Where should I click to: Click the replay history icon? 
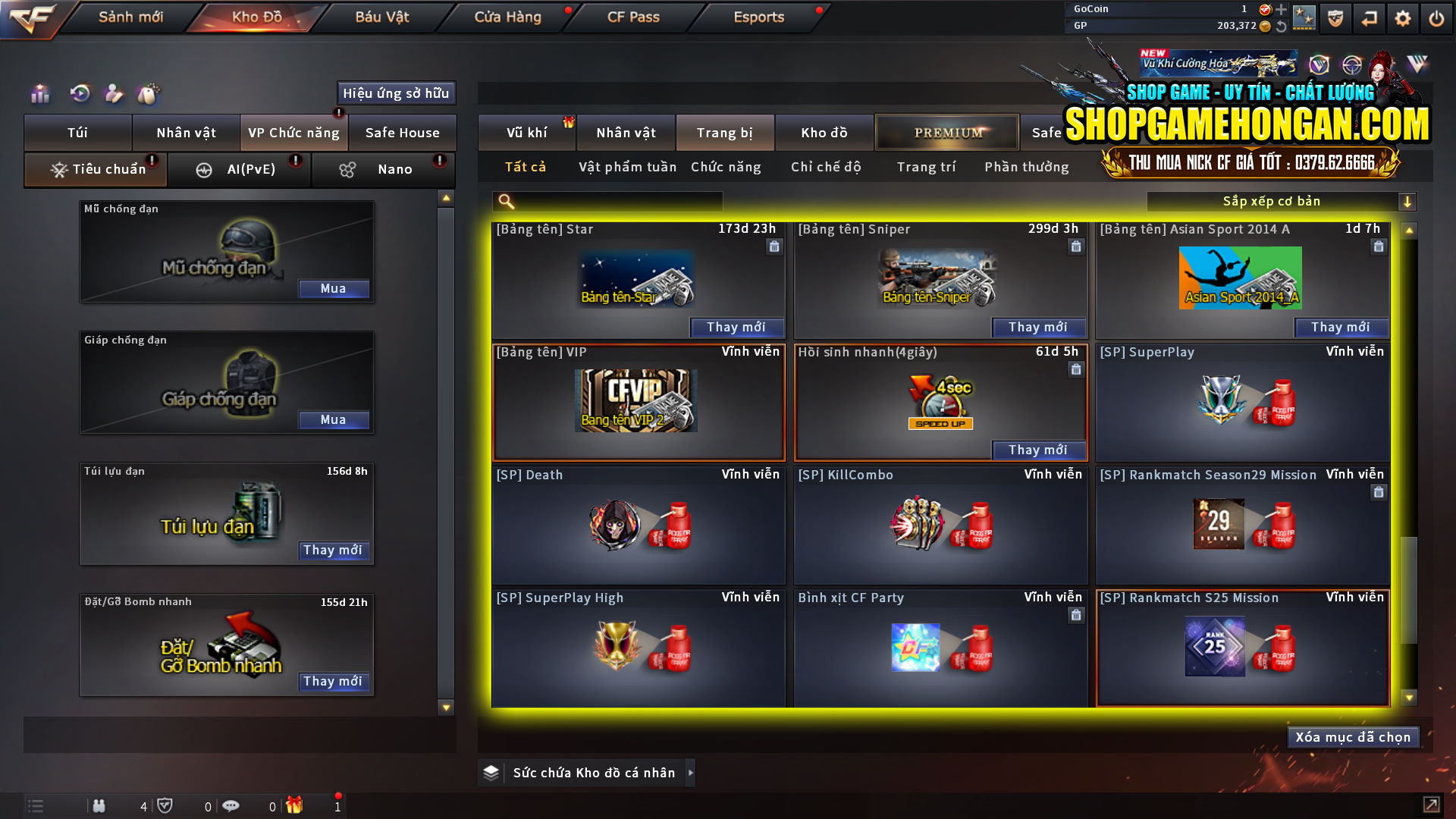[x=80, y=94]
